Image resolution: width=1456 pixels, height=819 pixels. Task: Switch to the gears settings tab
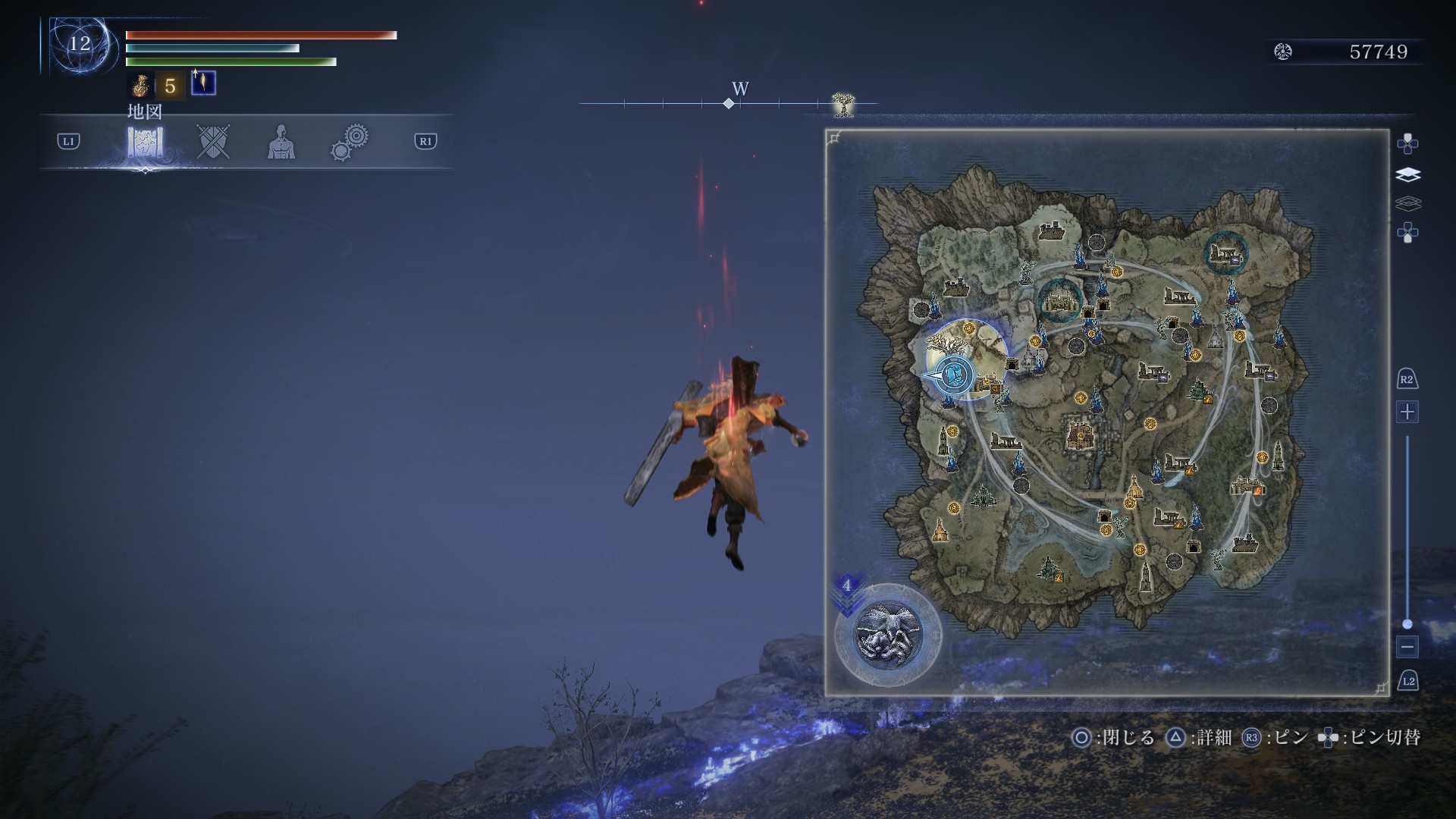350,142
